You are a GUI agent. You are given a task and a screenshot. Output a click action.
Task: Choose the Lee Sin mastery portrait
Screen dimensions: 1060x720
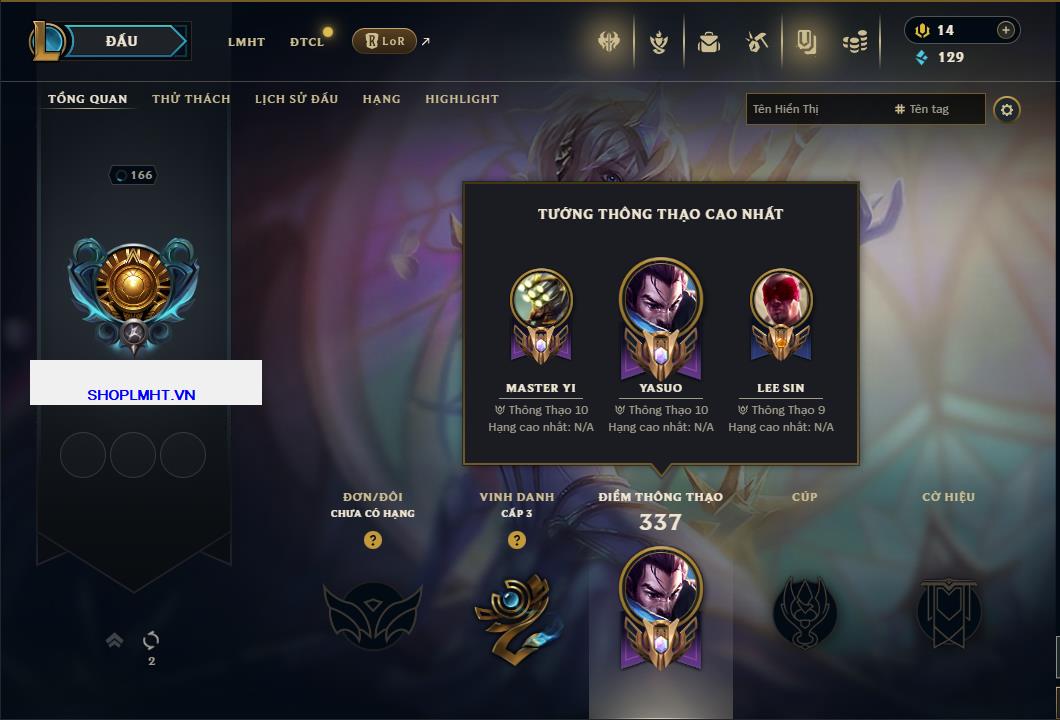[781, 300]
